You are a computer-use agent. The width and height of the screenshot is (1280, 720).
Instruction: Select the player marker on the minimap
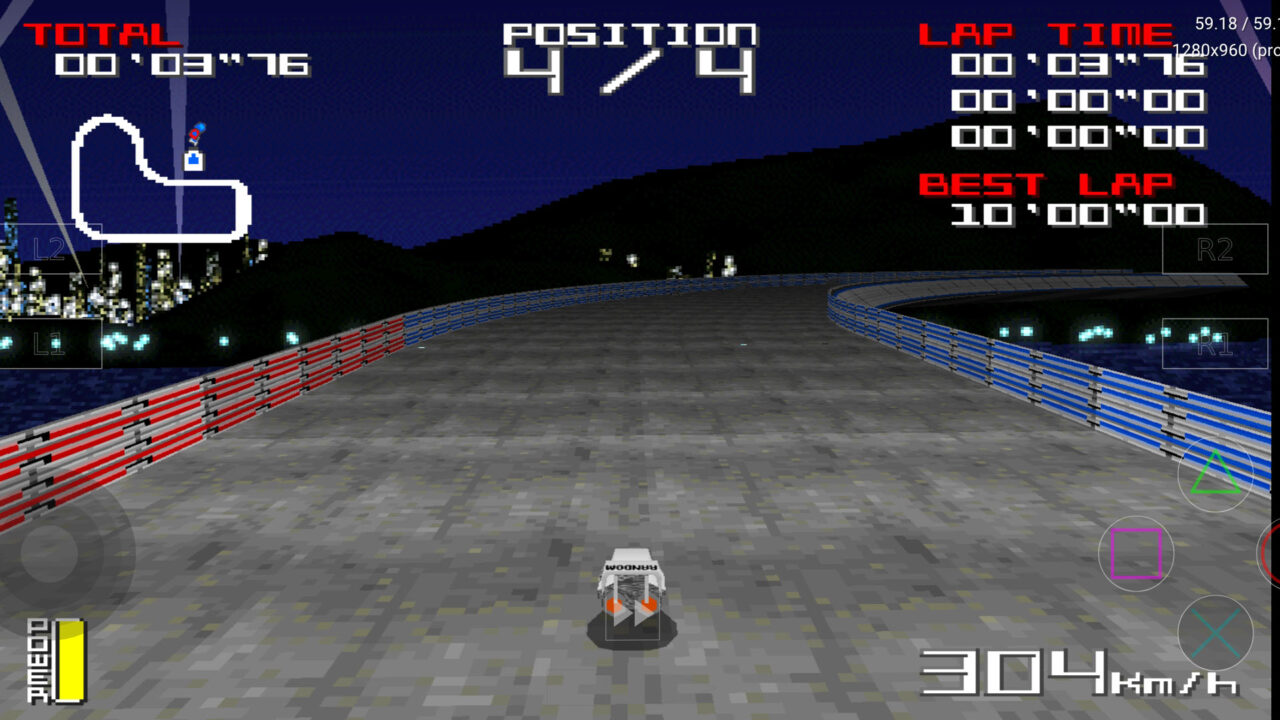coord(192,132)
